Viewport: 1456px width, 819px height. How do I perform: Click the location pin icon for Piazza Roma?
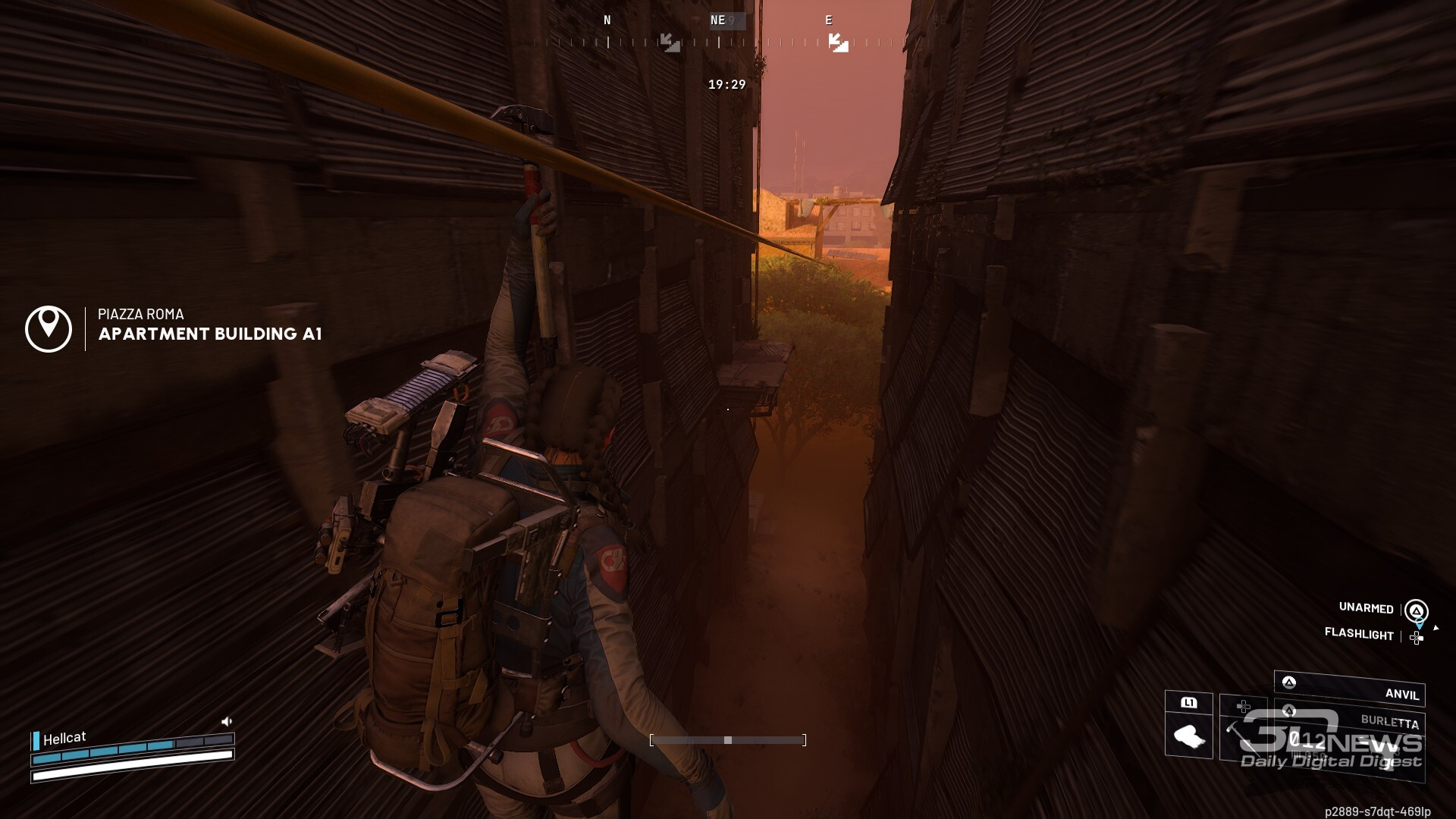(49, 328)
